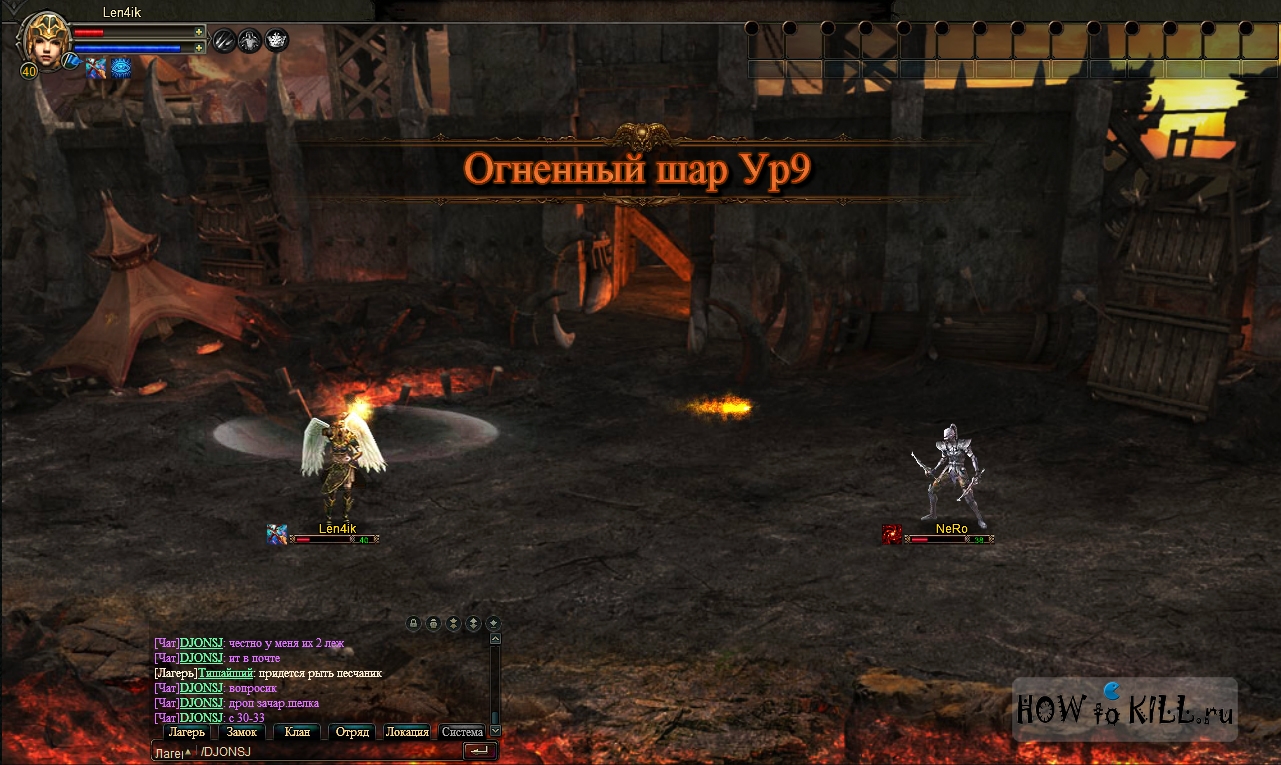Send the chat message with enter button

tap(479, 751)
